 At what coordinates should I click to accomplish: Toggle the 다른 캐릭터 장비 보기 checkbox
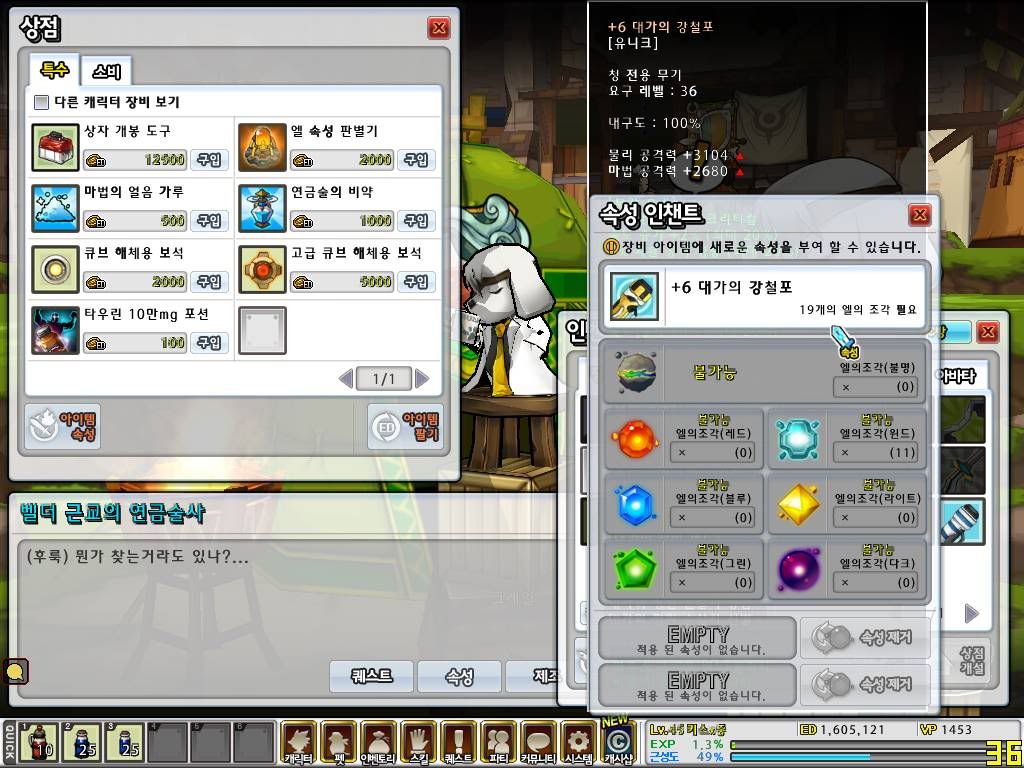click(x=41, y=102)
